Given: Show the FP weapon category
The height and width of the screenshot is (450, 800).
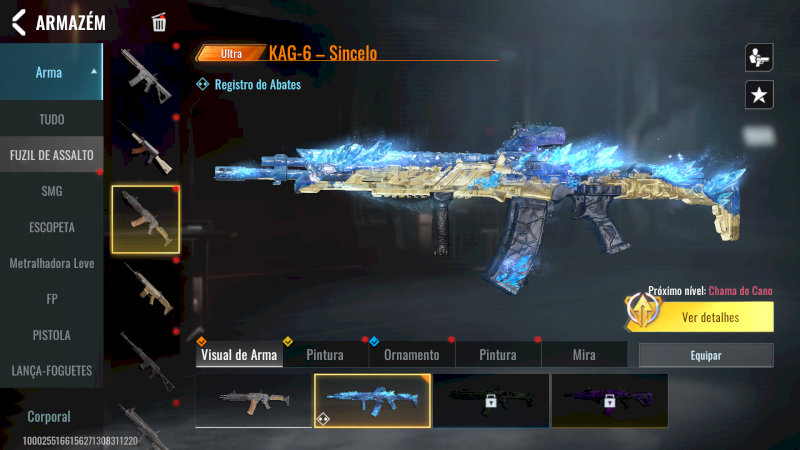Looking at the screenshot, I should 51,299.
